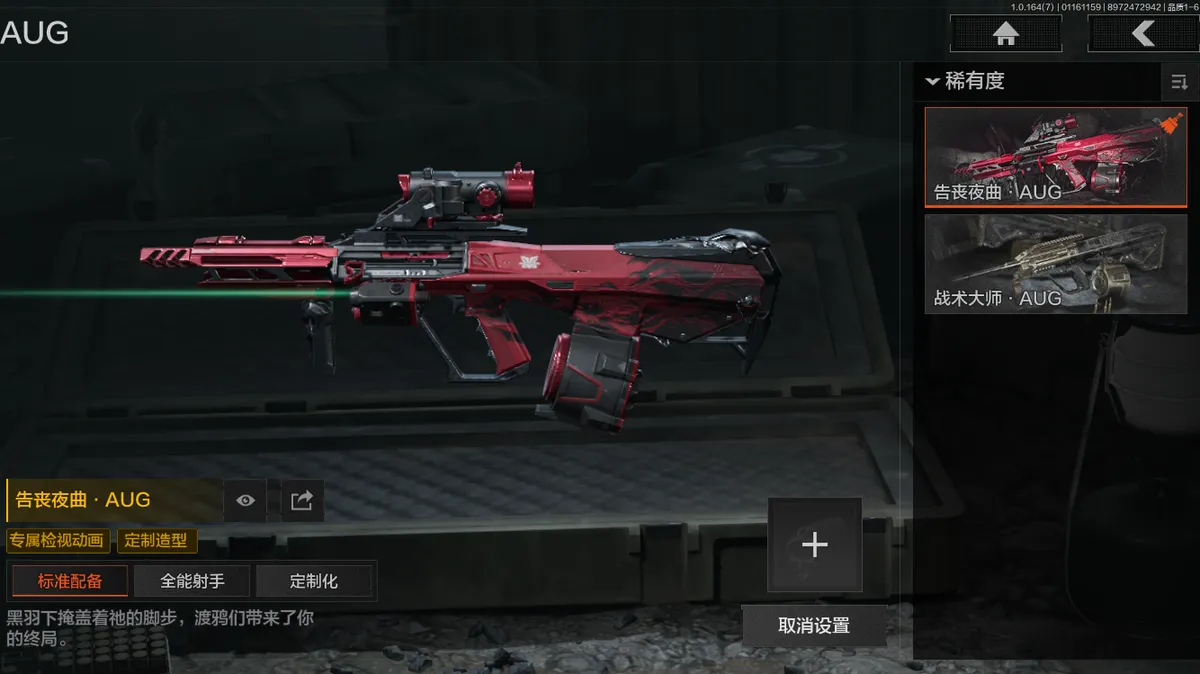The image size is (1200, 674).
Task: Toggle the sort order icon
Action: pos(1179,83)
